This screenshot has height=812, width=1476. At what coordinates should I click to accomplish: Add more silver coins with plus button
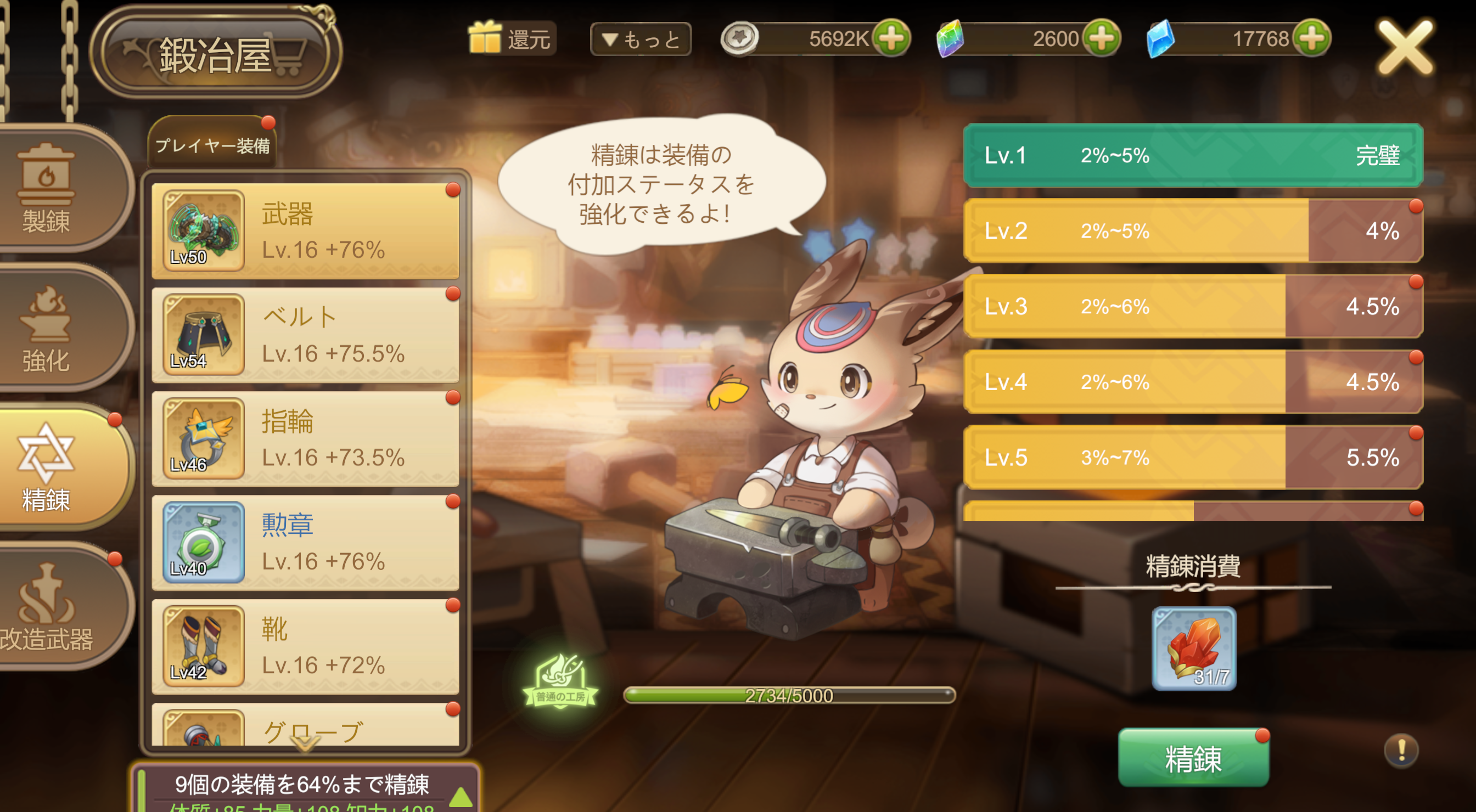(891, 38)
